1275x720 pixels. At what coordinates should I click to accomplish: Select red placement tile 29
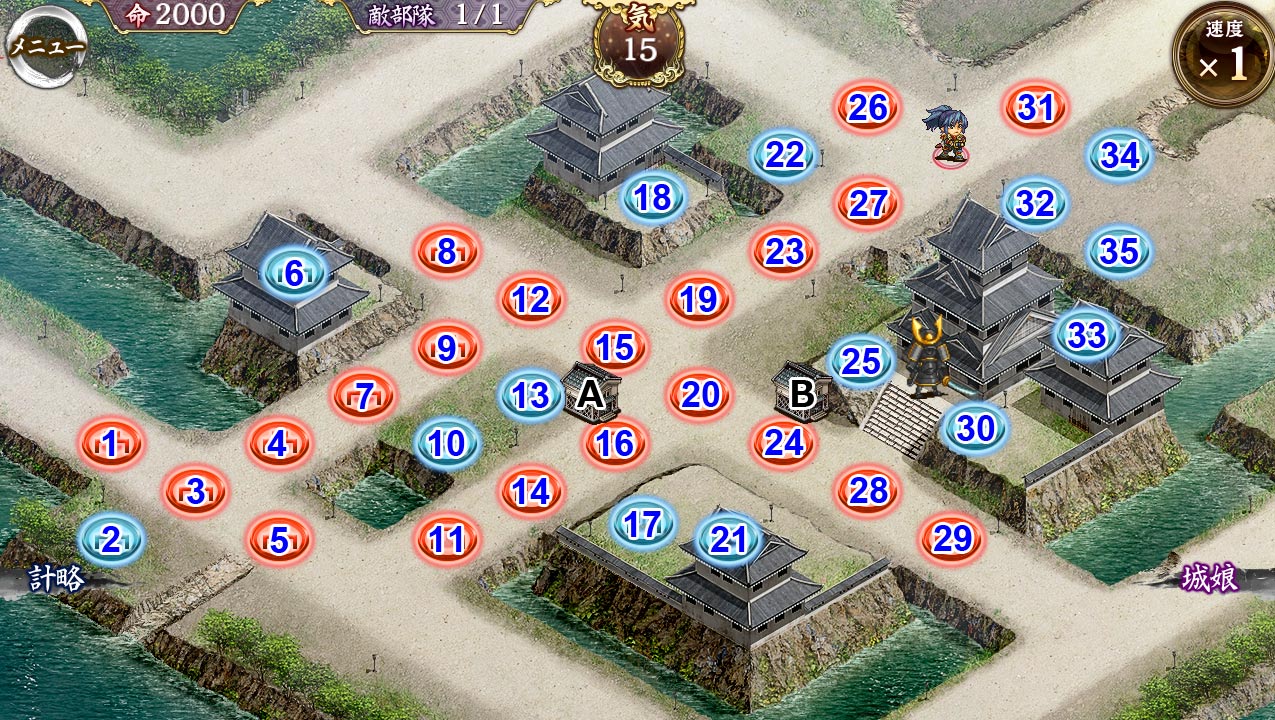(952, 539)
